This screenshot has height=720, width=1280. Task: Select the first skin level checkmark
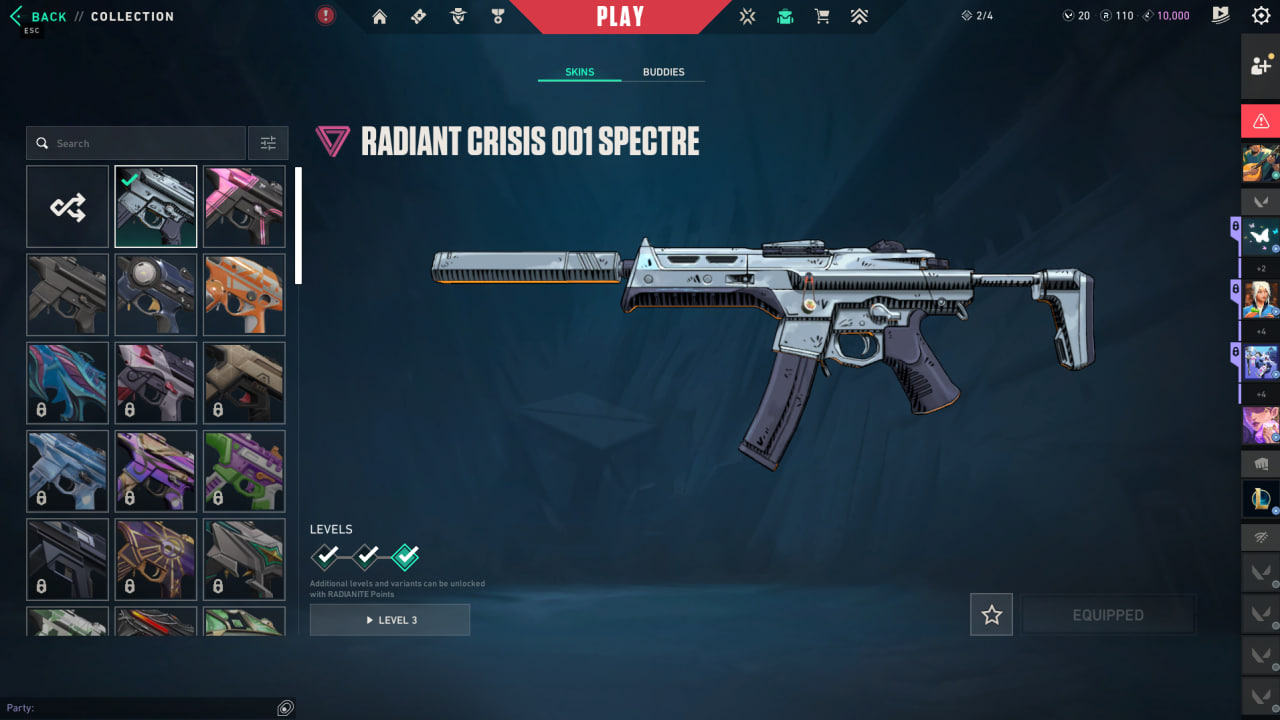coord(326,556)
